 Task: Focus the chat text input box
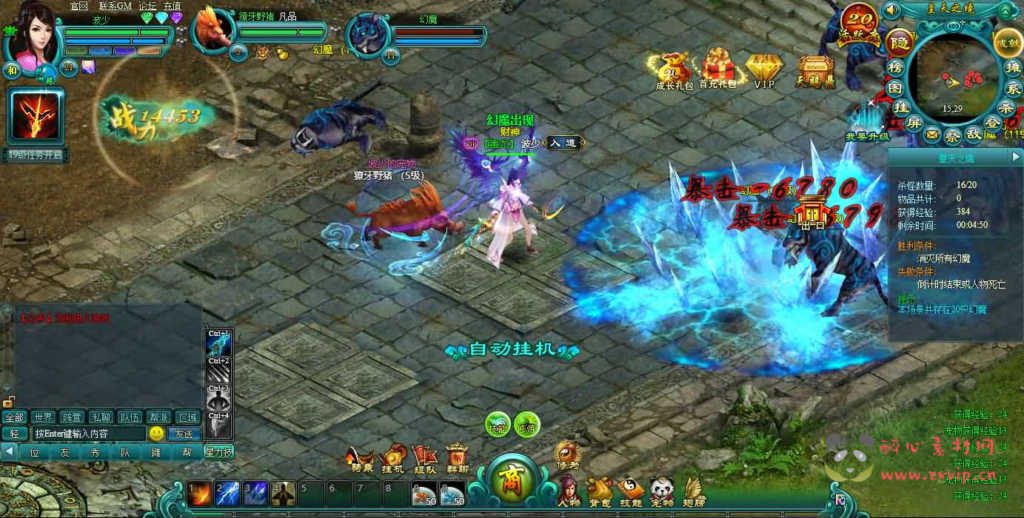(88, 434)
